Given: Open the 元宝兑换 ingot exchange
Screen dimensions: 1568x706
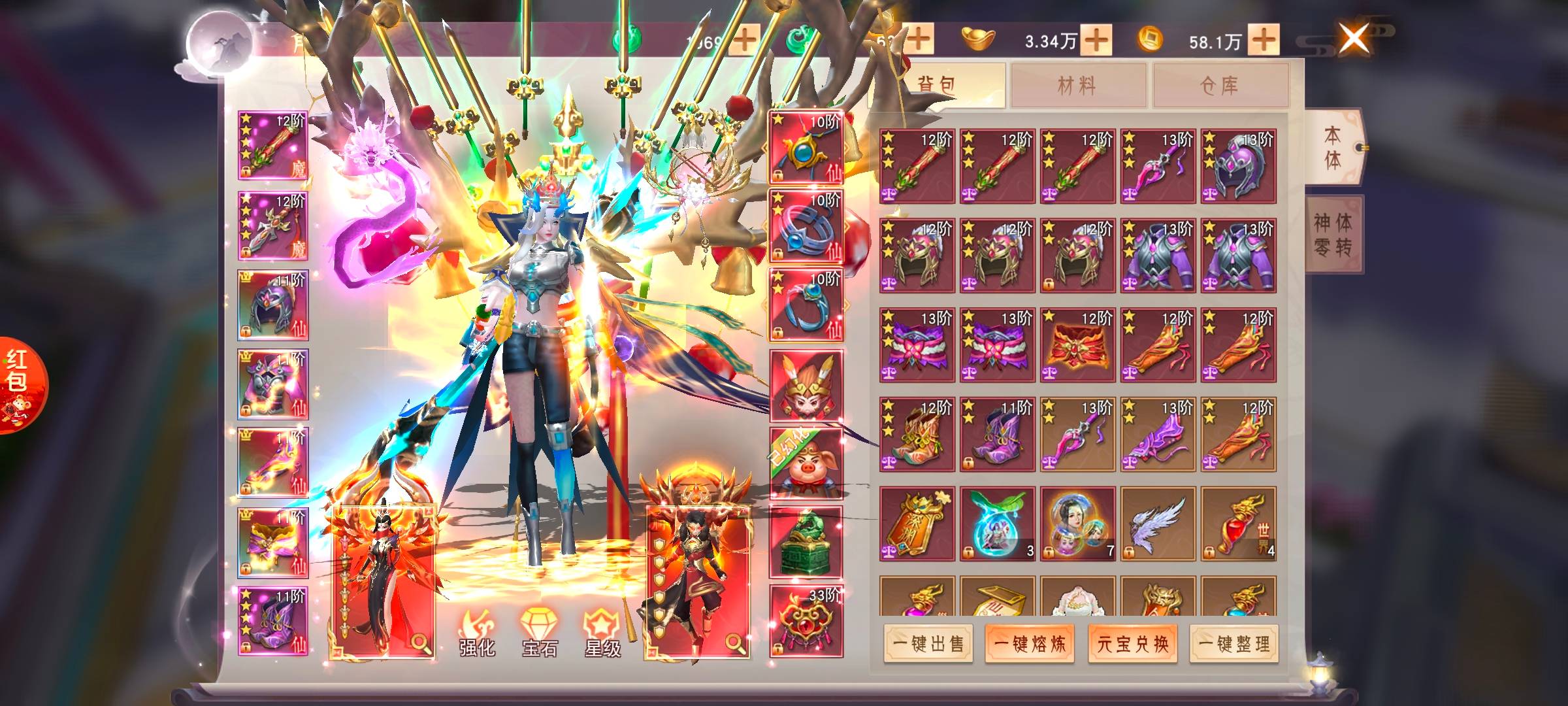Looking at the screenshot, I should (1132, 644).
